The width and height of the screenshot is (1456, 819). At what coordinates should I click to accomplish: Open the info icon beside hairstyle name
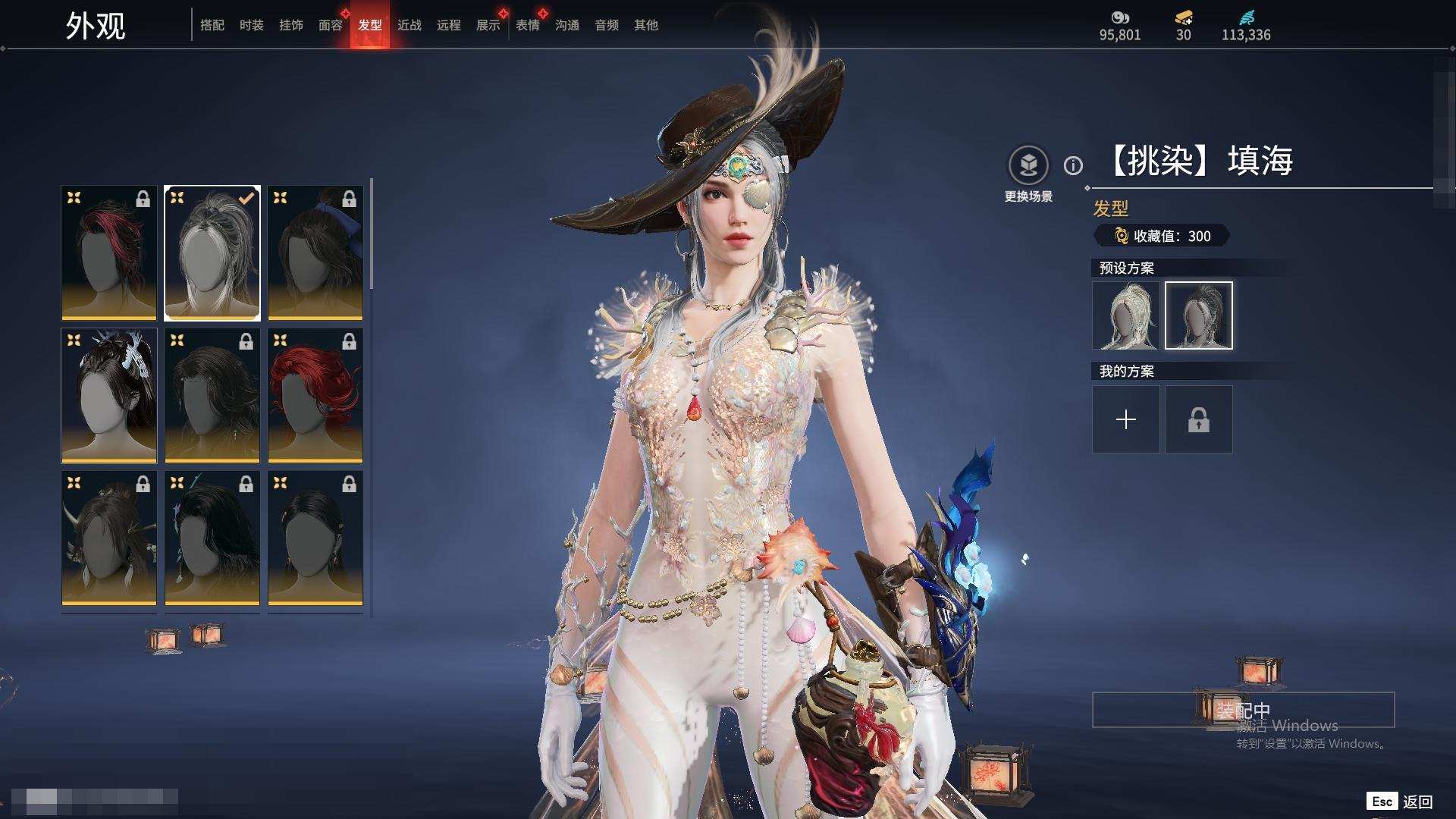pyautogui.click(x=1073, y=165)
